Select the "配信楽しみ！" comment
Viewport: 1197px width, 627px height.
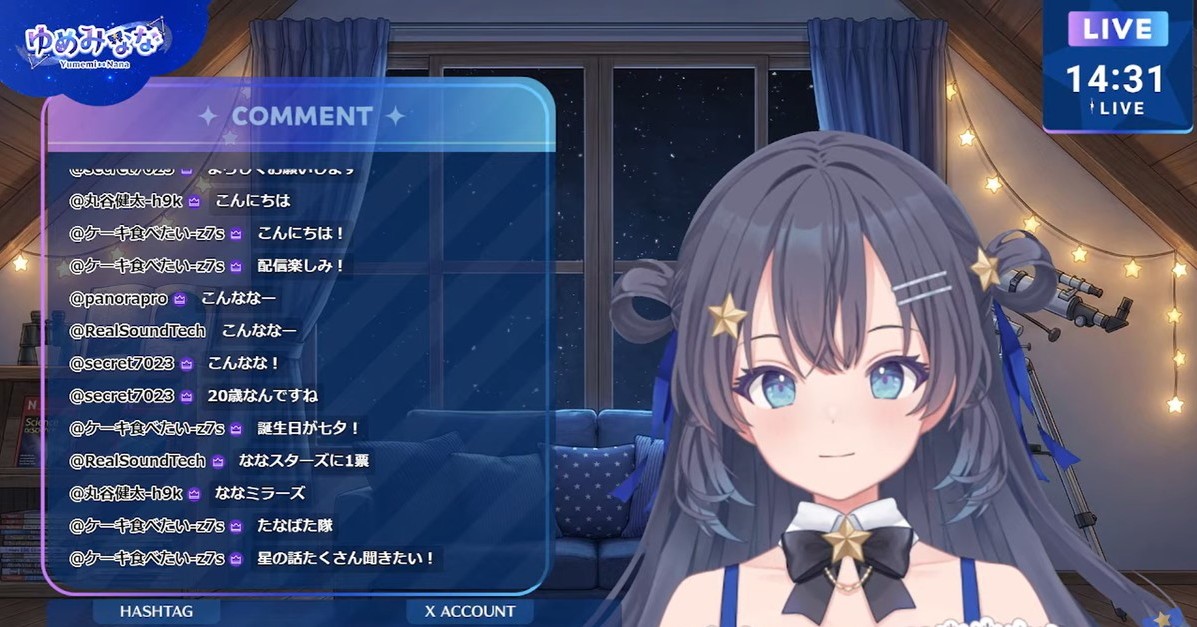tap(301, 266)
